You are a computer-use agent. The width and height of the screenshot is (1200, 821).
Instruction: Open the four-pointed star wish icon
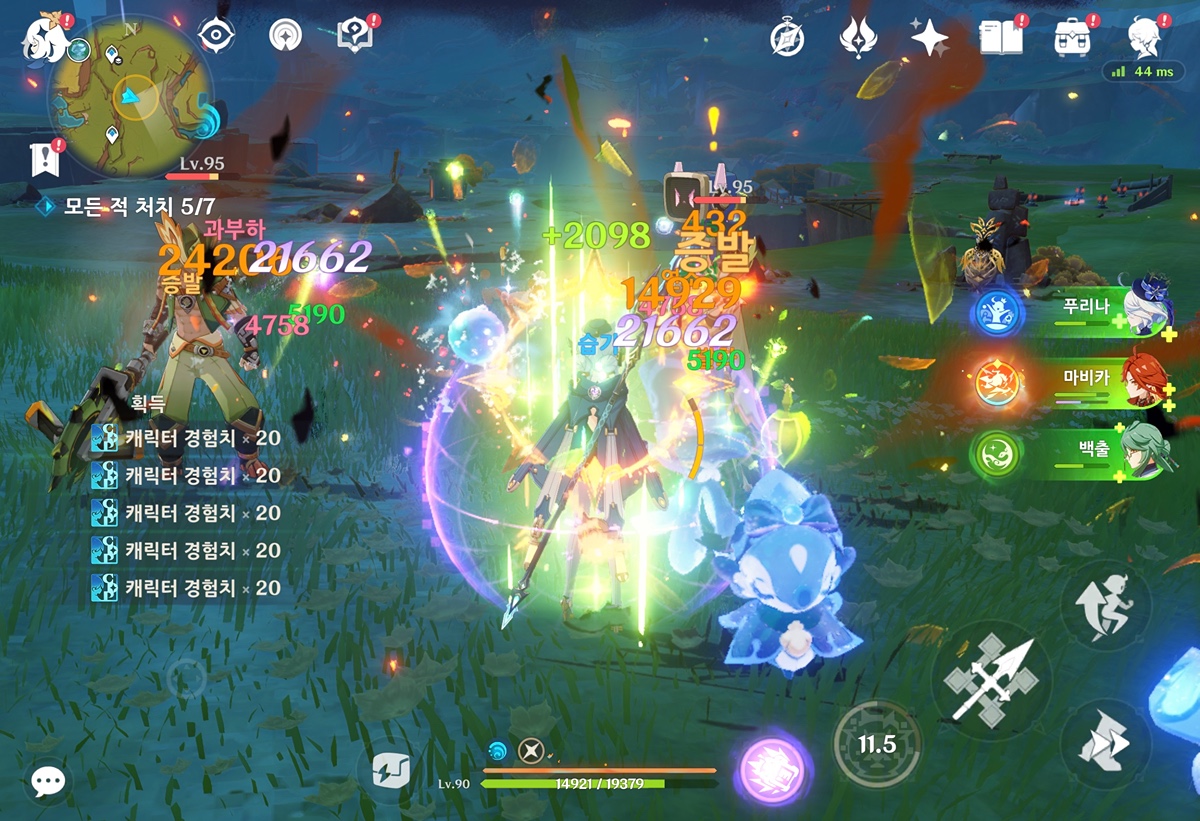[x=929, y=38]
